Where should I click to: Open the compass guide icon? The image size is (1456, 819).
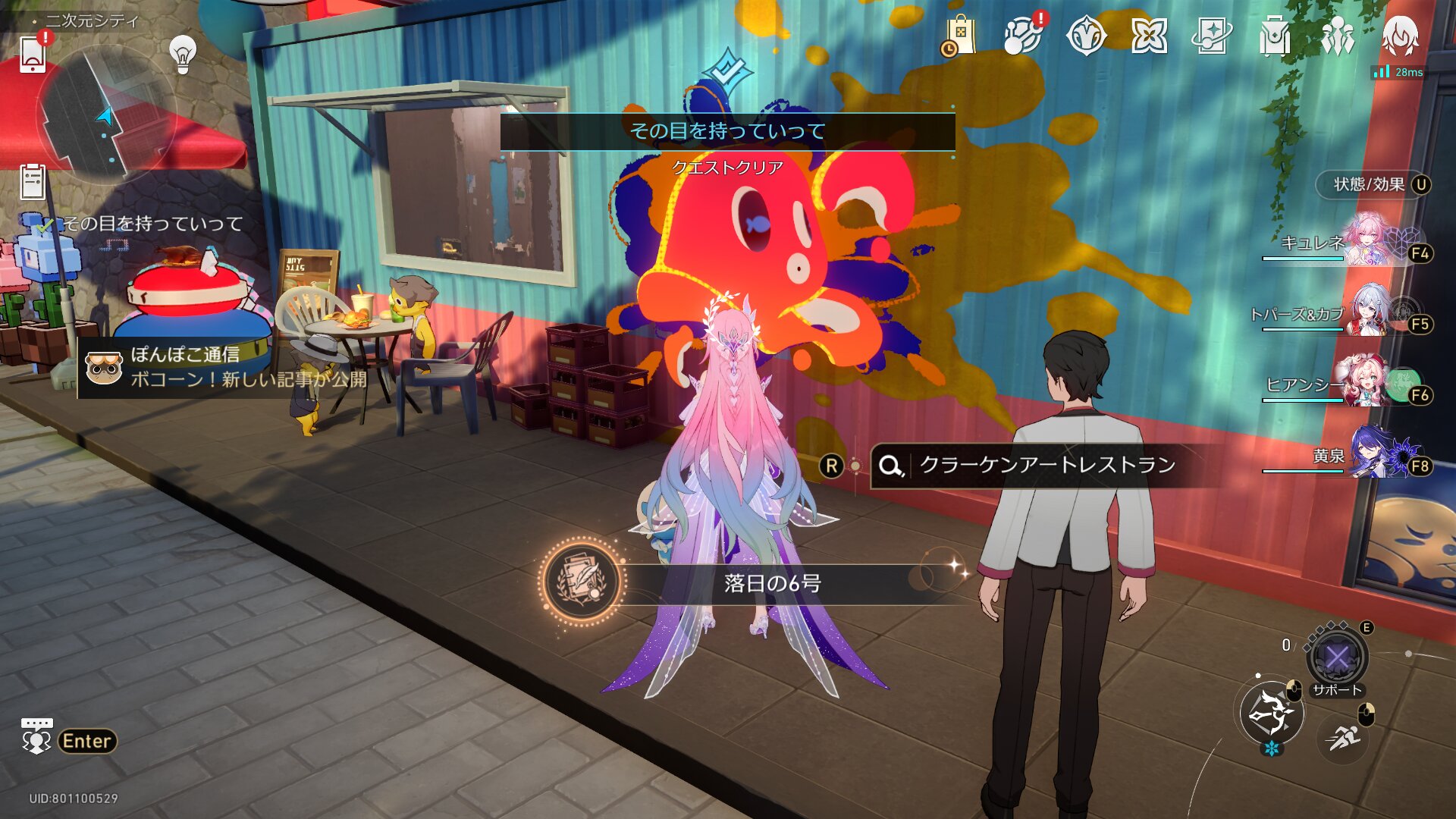click(1086, 36)
